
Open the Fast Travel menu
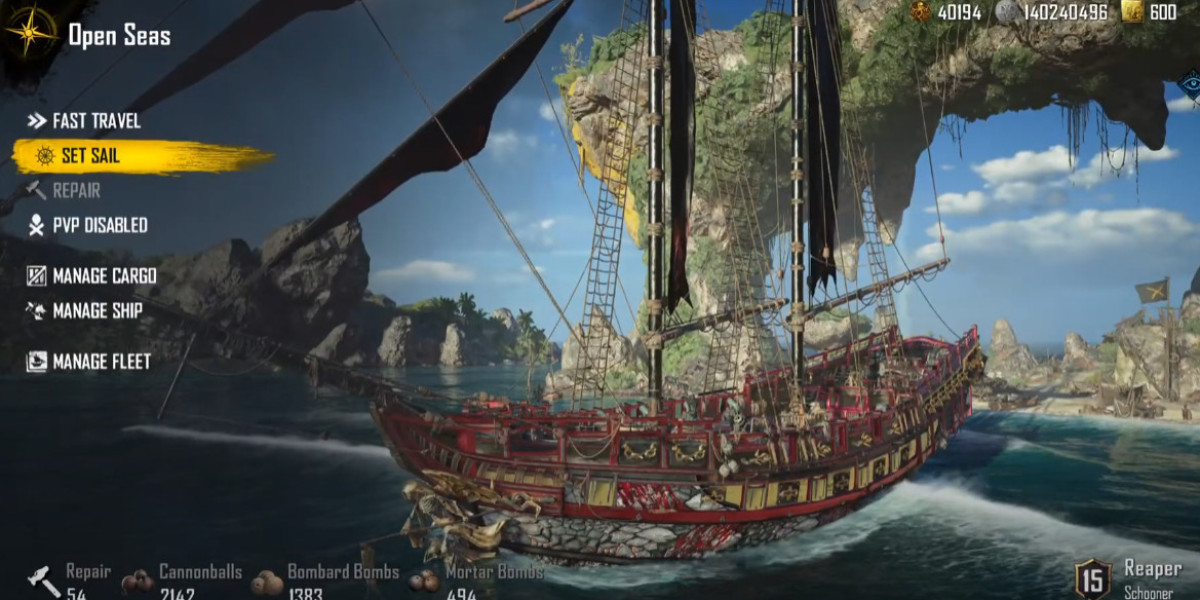click(x=95, y=121)
